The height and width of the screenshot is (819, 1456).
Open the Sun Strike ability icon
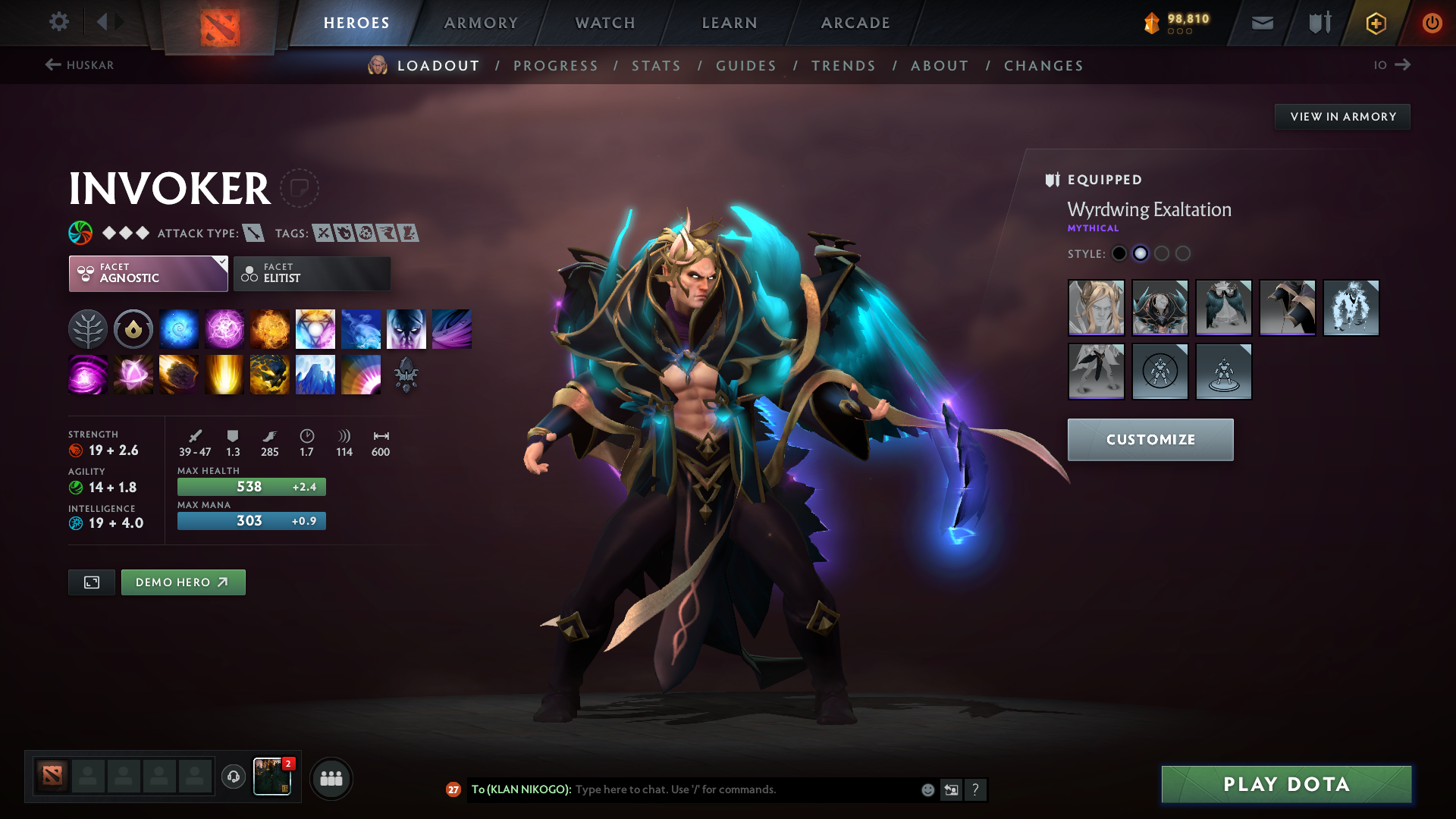[x=224, y=374]
